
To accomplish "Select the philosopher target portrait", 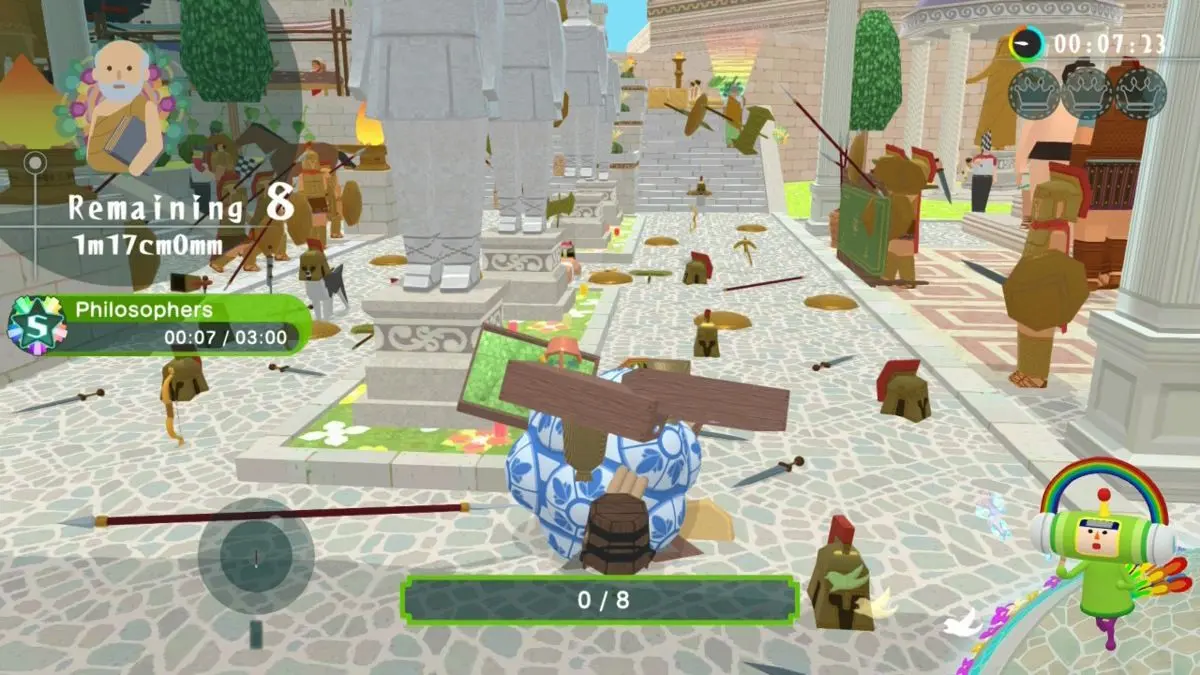I will 124,106.
